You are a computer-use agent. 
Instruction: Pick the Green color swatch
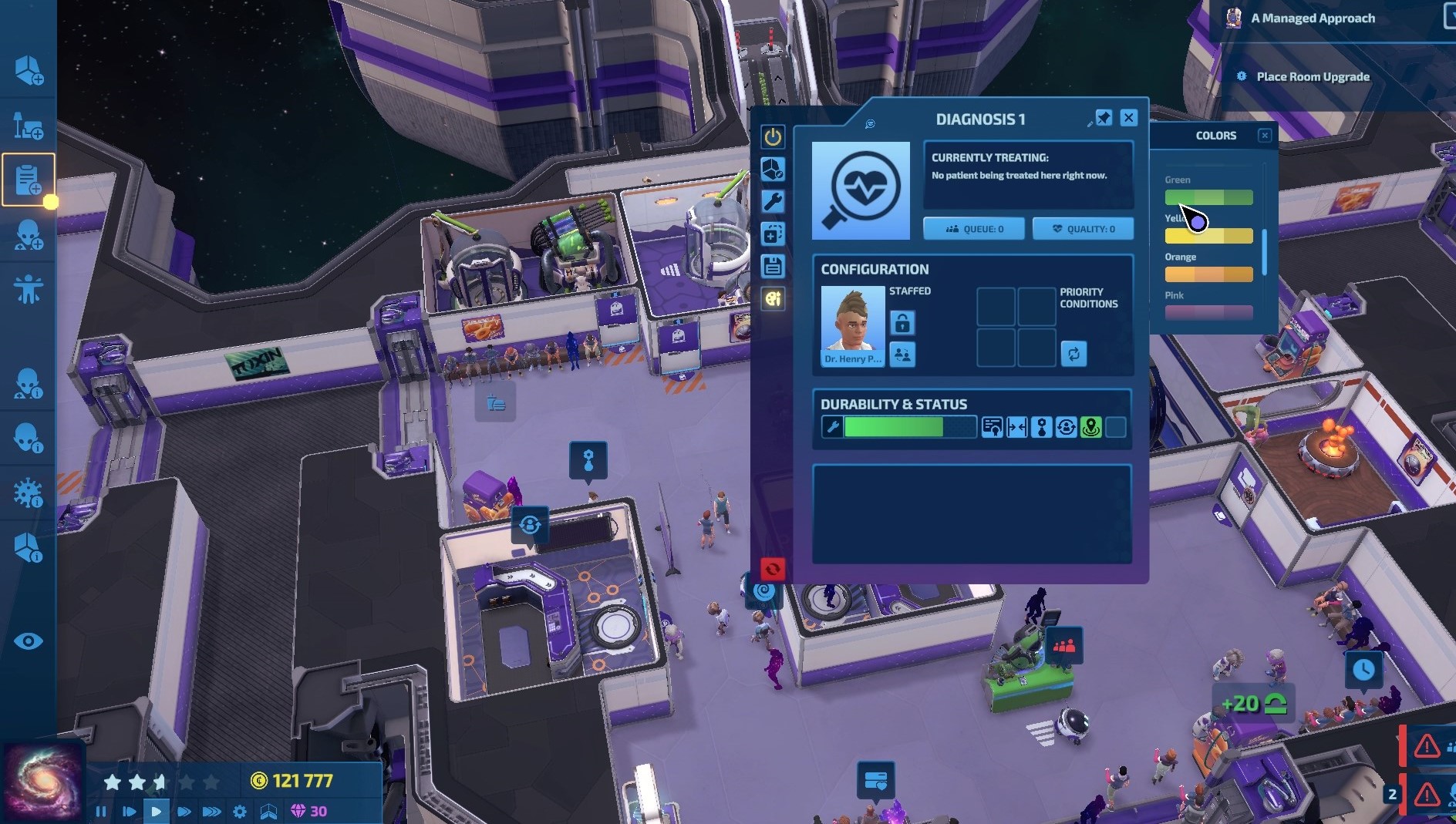(1208, 197)
